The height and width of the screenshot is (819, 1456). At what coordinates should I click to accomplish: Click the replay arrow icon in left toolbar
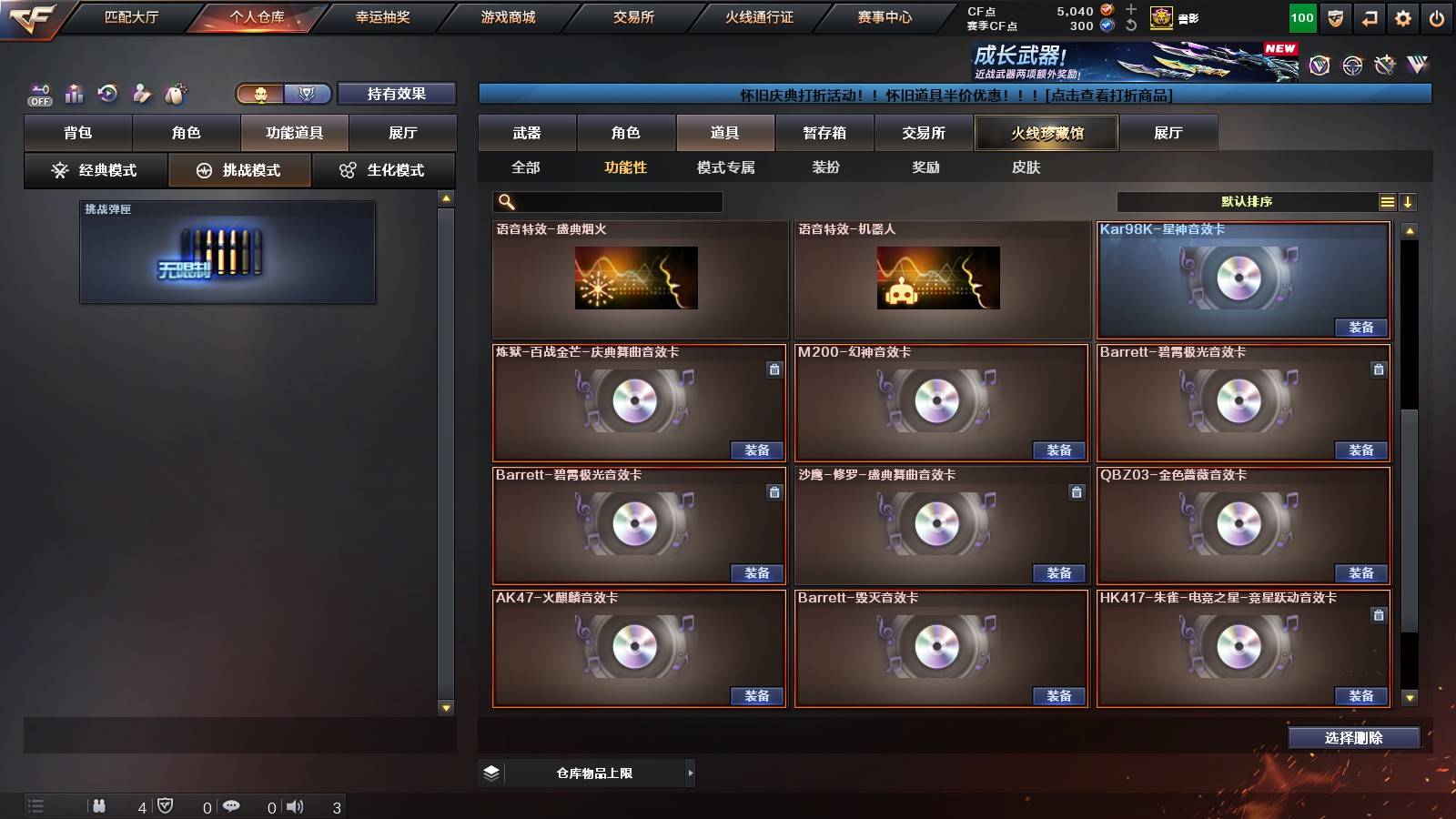click(107, 94)
